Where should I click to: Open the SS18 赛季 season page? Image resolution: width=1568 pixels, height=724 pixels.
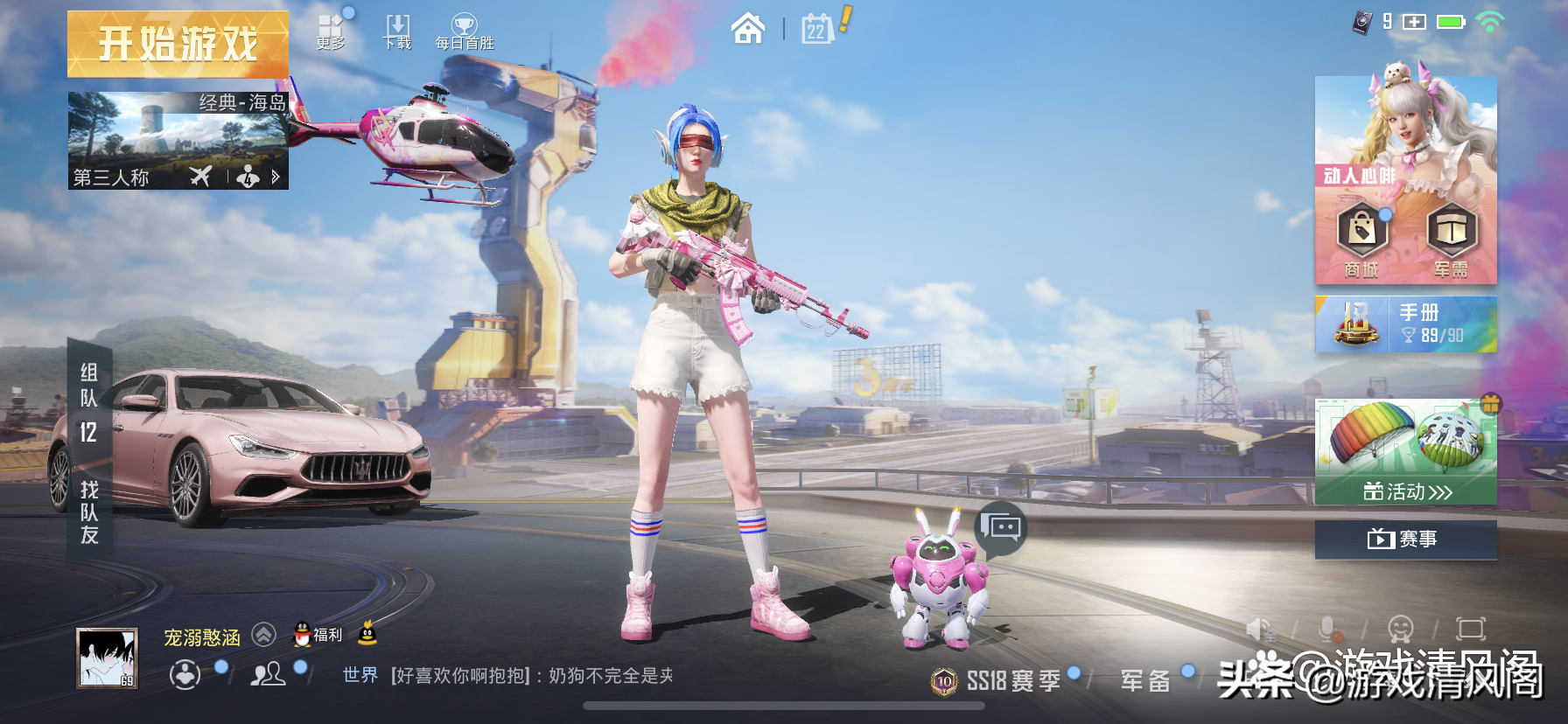tap(997, 680)
